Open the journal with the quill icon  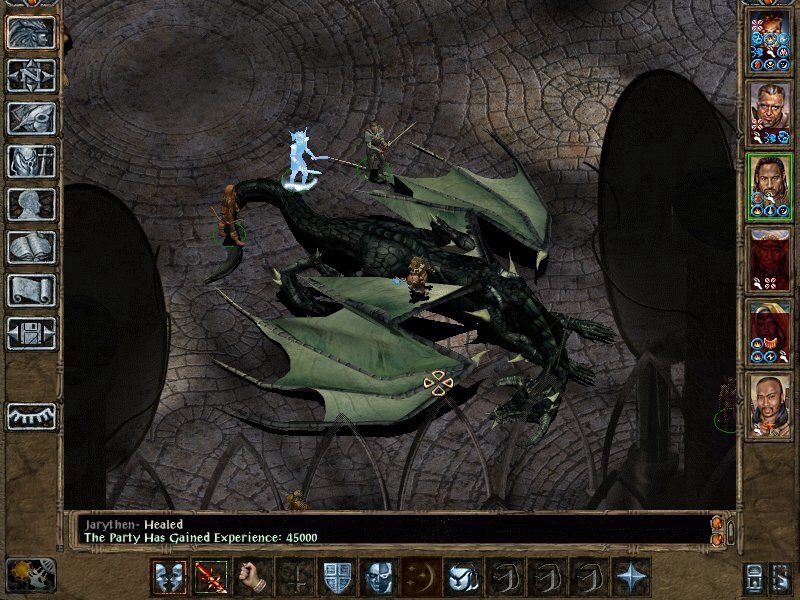tap(32, 118)
